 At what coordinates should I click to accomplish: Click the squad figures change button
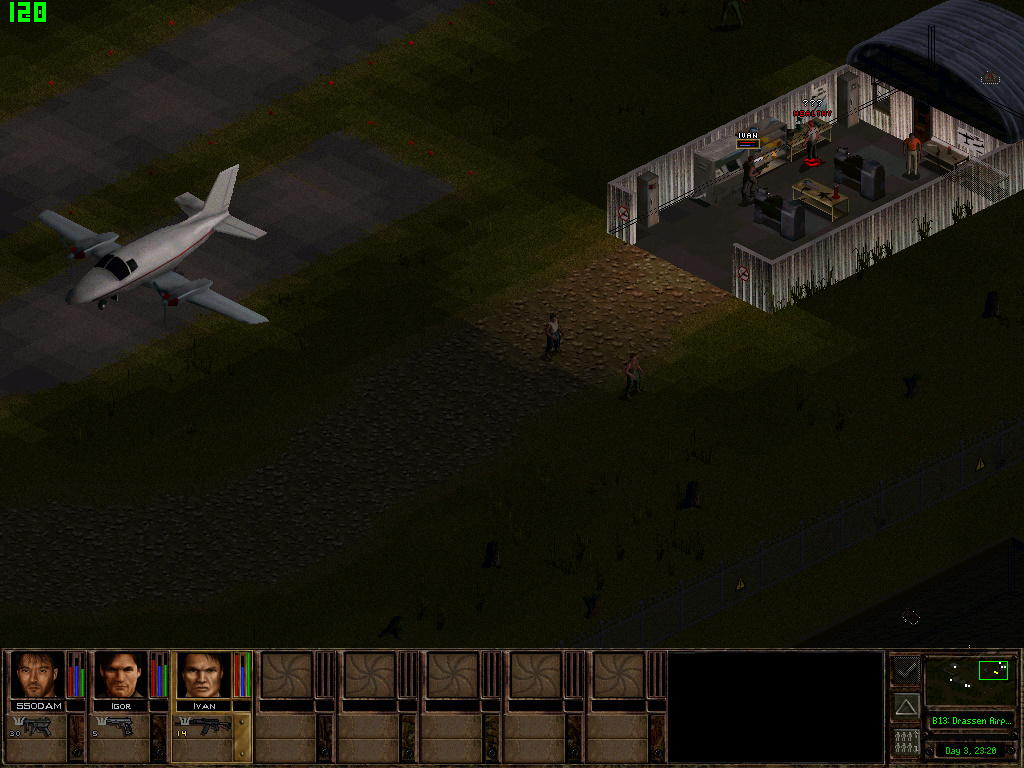click(x=906, y=743)
